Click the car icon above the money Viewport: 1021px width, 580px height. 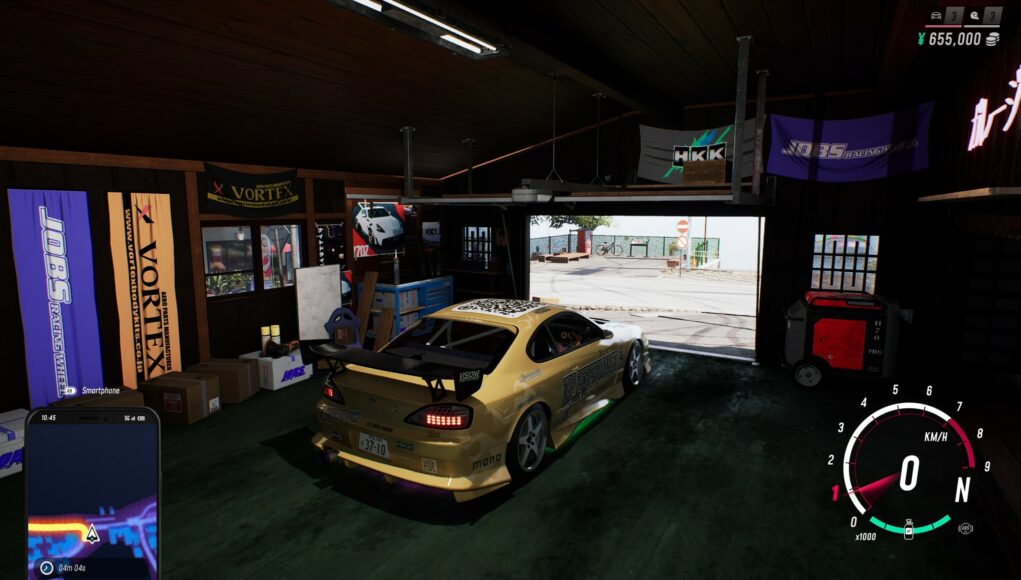click(936, 15)
